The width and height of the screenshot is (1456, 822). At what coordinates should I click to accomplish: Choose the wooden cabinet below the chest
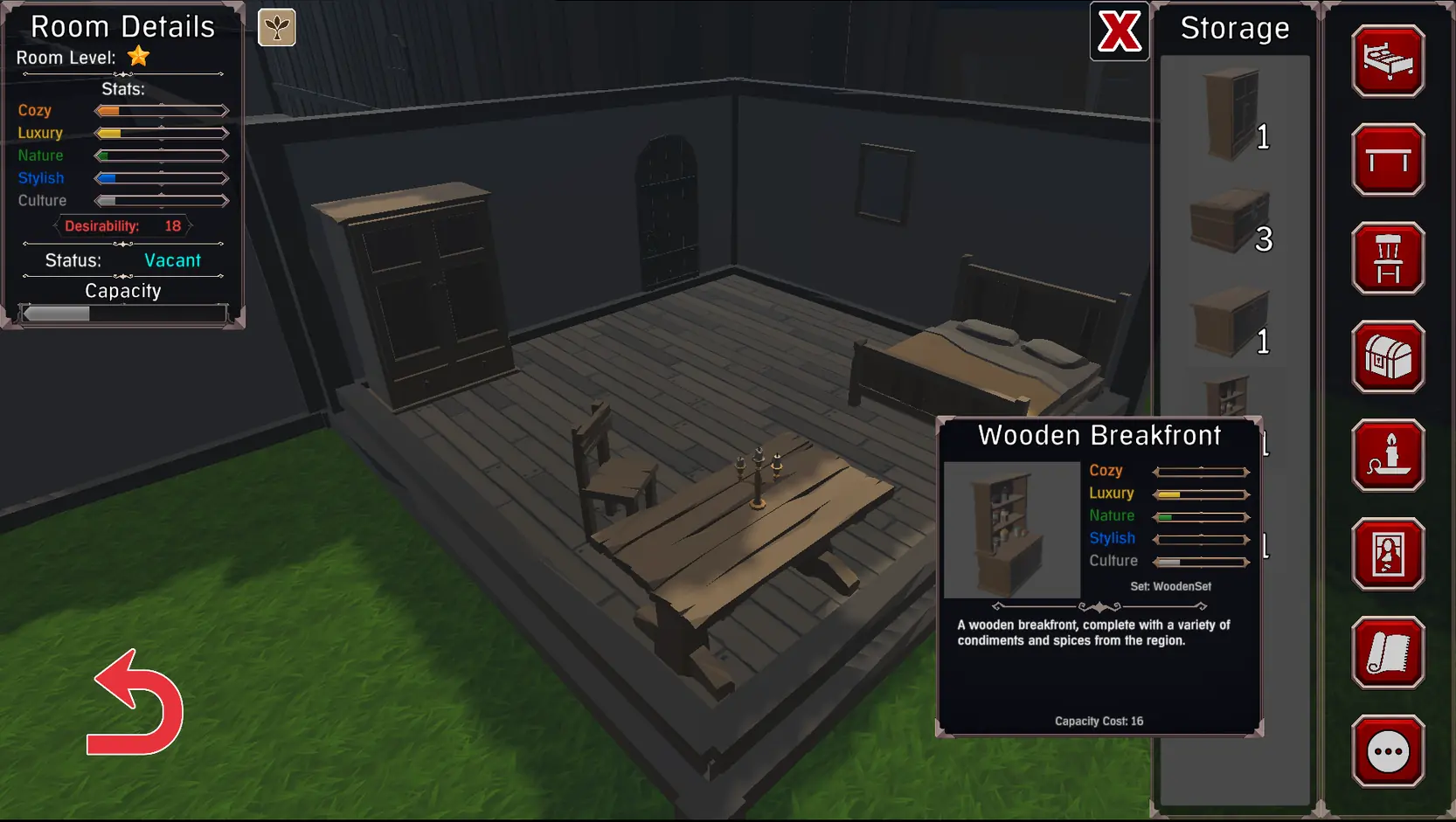coord(1229,321)
